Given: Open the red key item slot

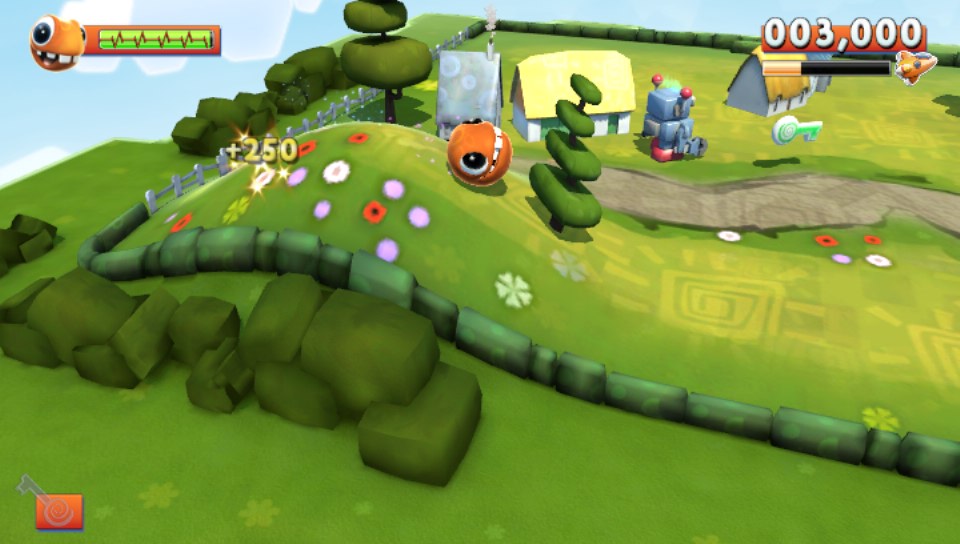Looking at the screenshot, I should [x=59, y=511].
